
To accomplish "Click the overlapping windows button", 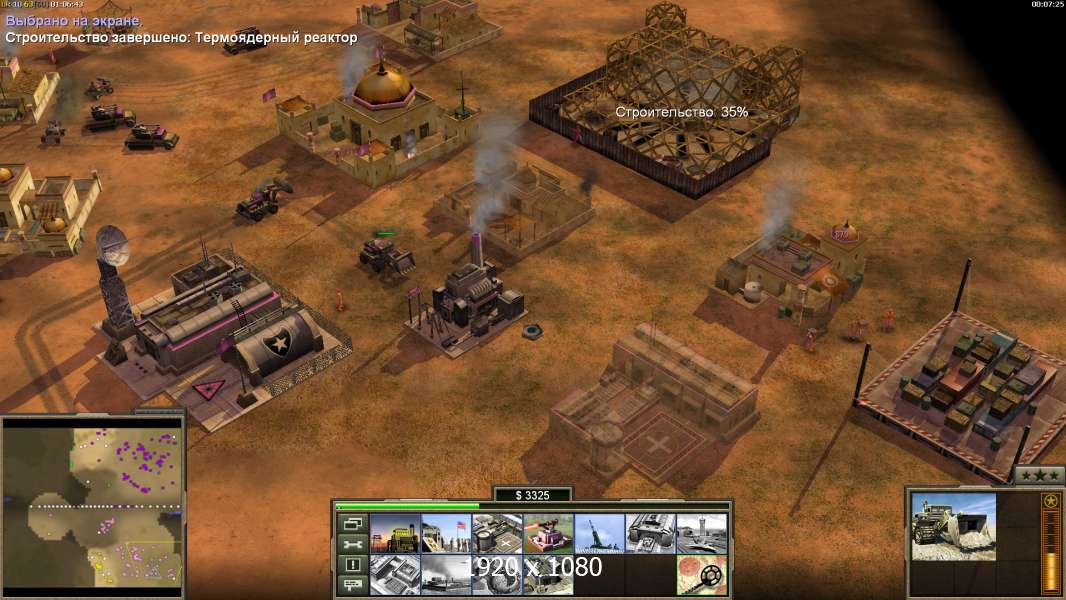I will pos(353,523).
